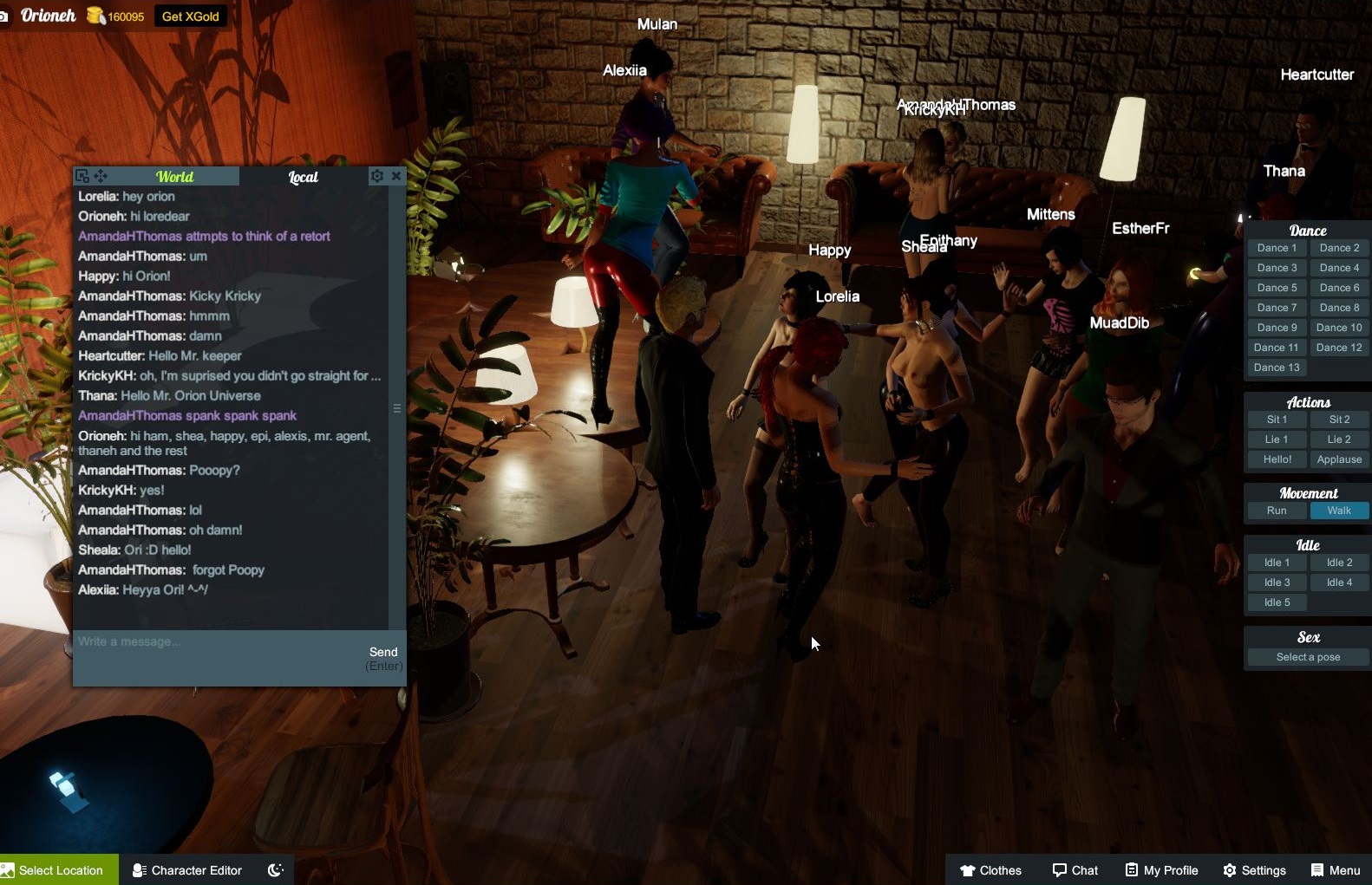This screenshot has height=885, width=1372.
Task: Click the chat window move icon
Action: (101, 175)
